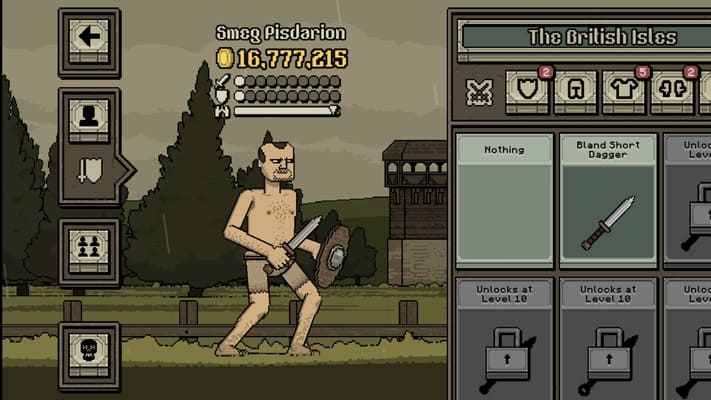Image resolution: width=711 pixels, height=400 pixels.
Task: Equip the Nothing weapon slot
Action: point(504,199)
